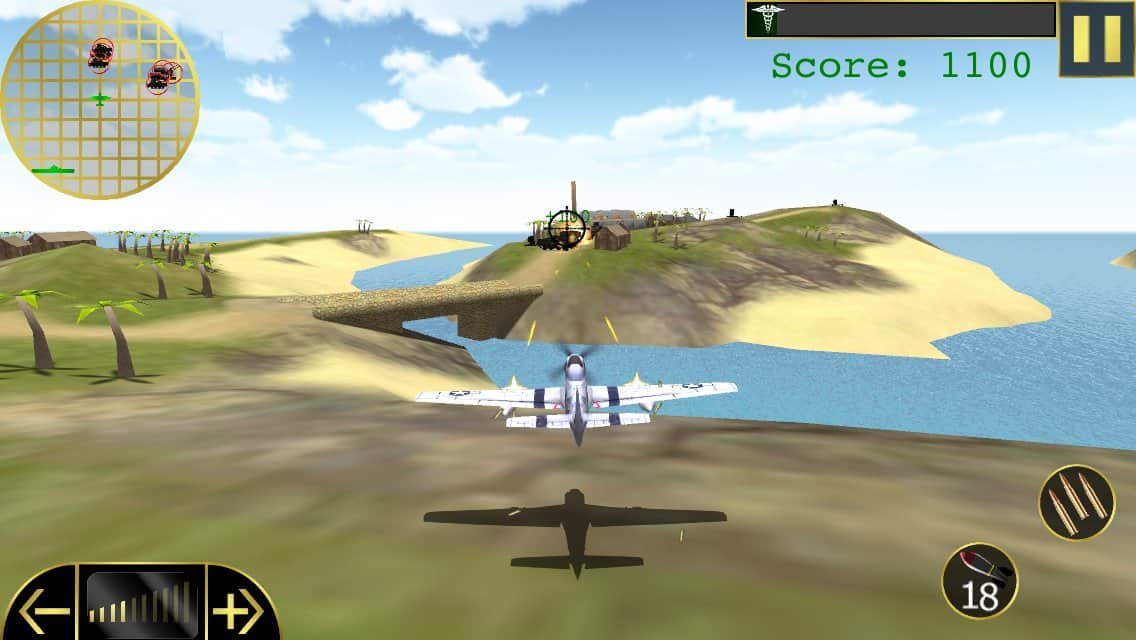Tap the throttle level bar gauge
The height and width of the screenshot is (640, 1136).
(x=141, y=603)
